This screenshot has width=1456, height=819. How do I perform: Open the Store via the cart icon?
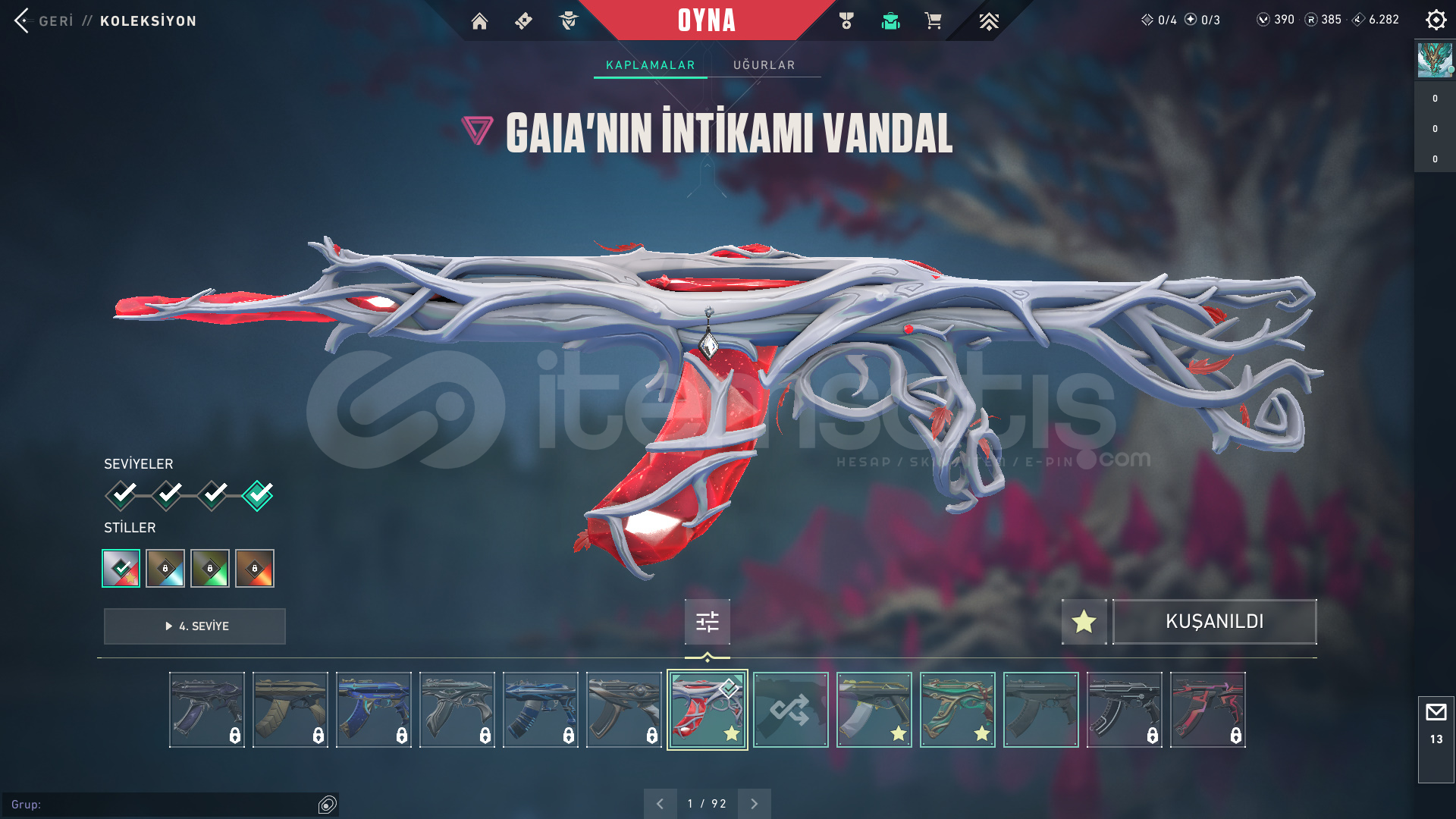932,21
